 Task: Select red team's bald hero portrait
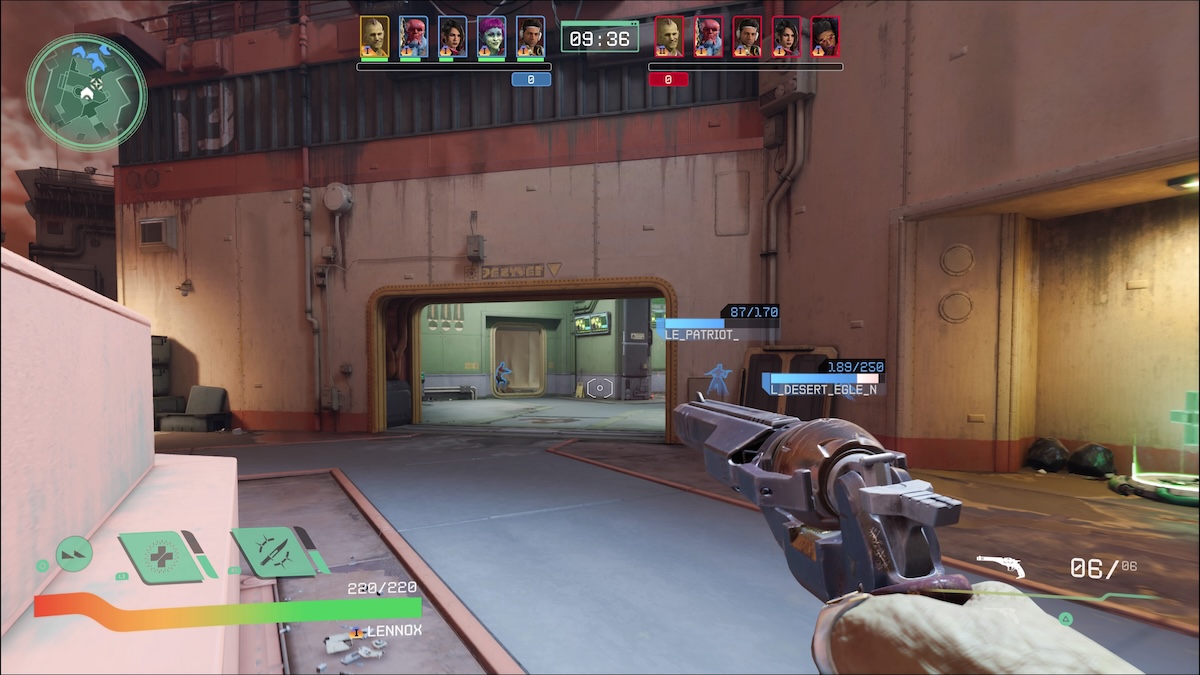(x=669, y=36)
